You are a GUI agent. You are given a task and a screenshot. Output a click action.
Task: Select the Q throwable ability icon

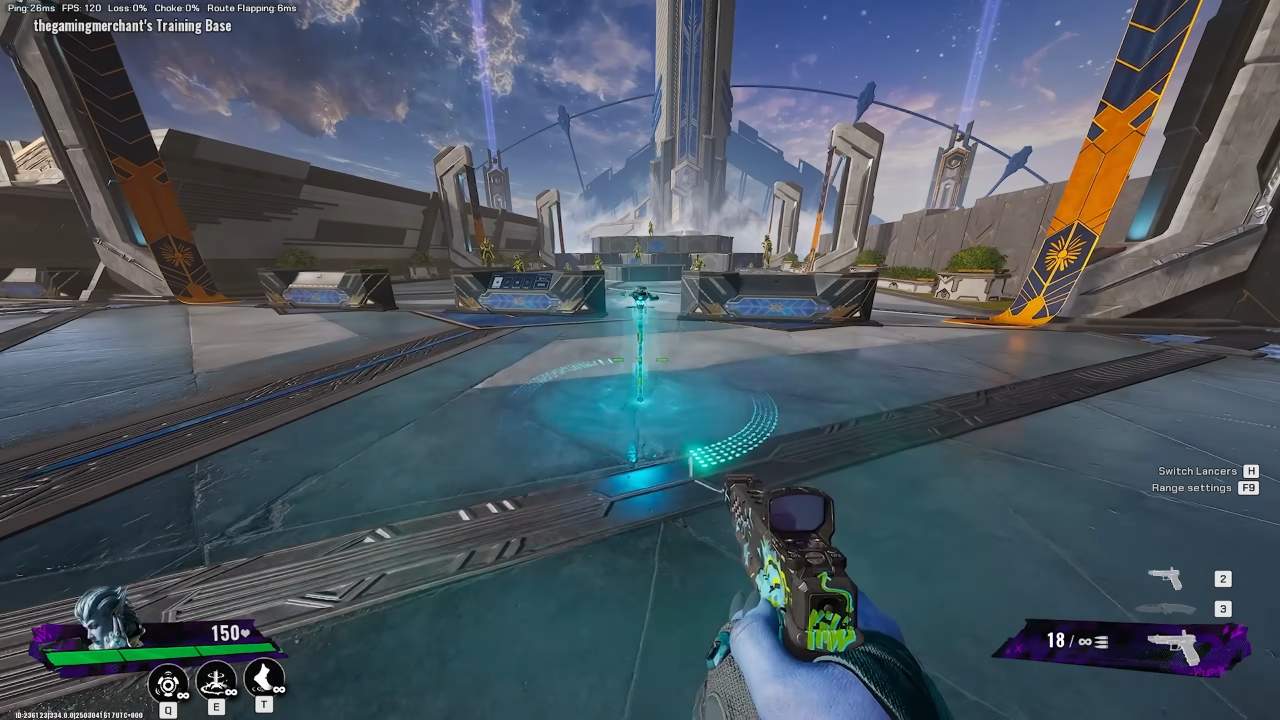point(167,683)
